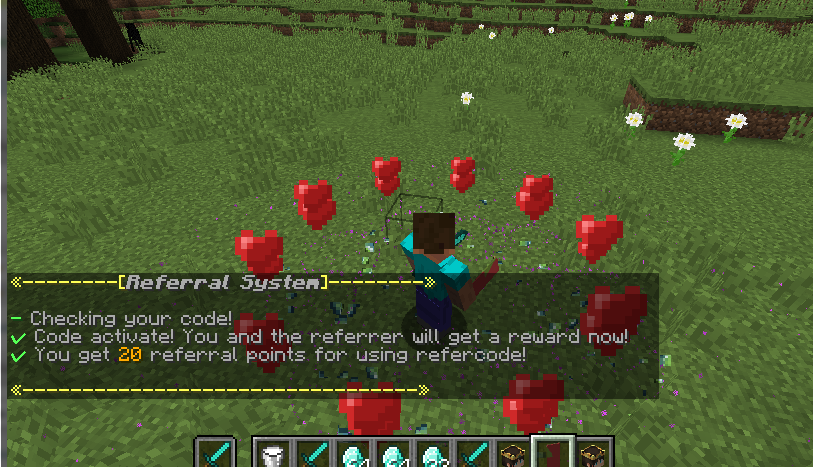Screen dimensions: 813x467
Task: Select the off-hand diamond sword slot
Action: 215,454
